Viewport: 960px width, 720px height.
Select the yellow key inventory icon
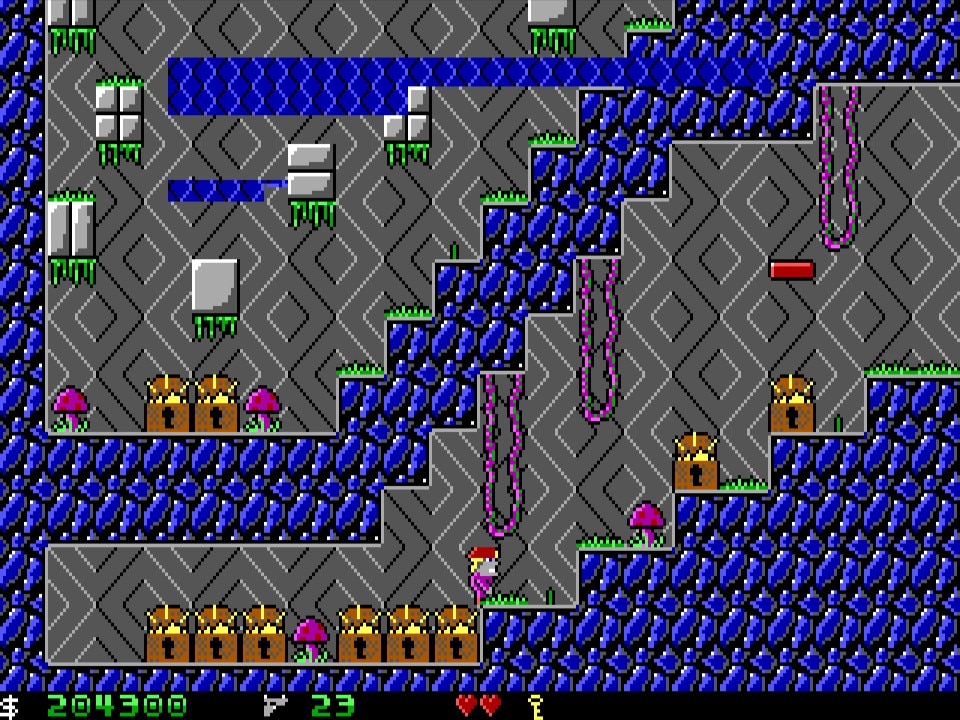pos(535,705)
